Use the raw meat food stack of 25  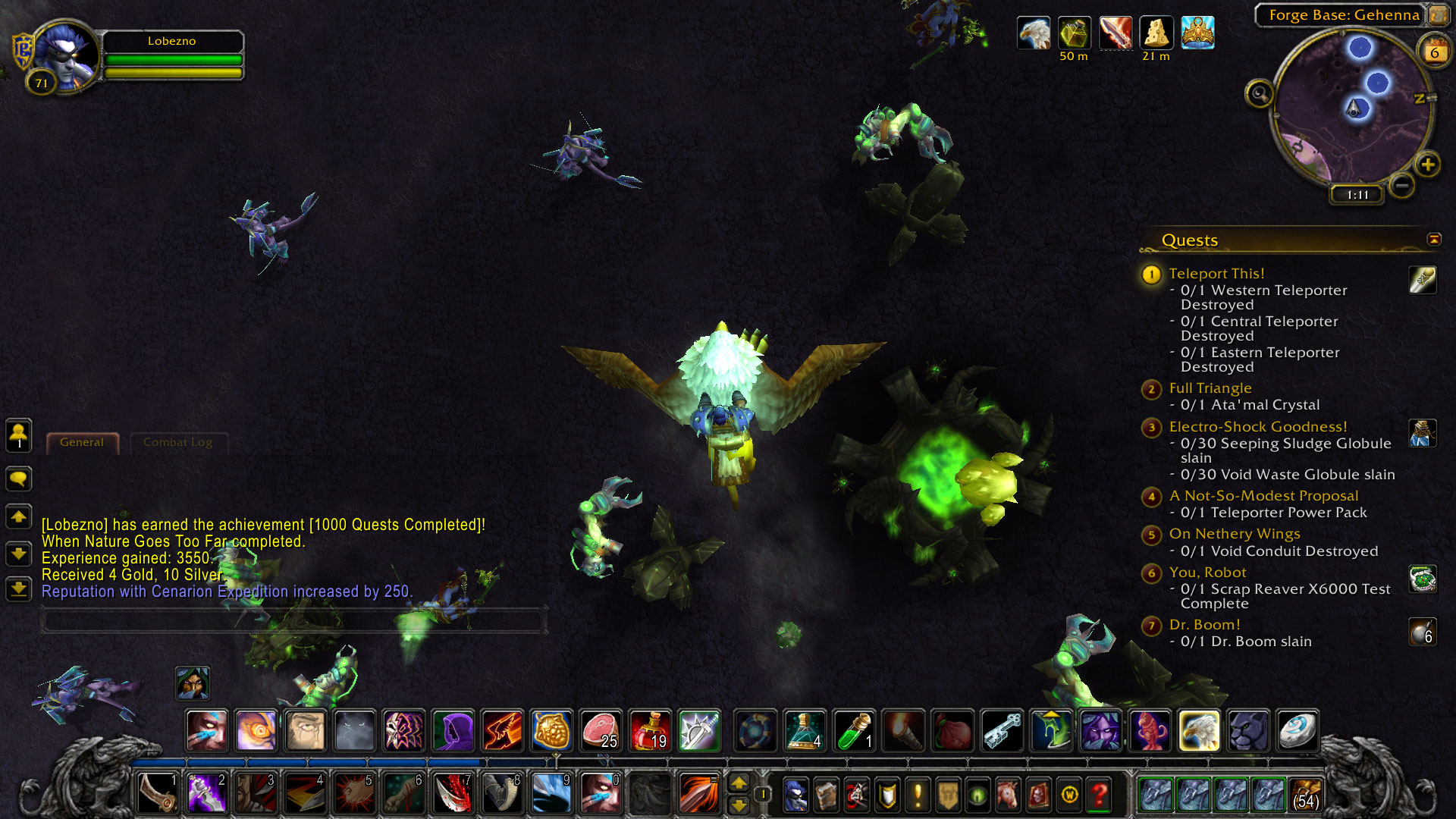(x=601, y=730)
